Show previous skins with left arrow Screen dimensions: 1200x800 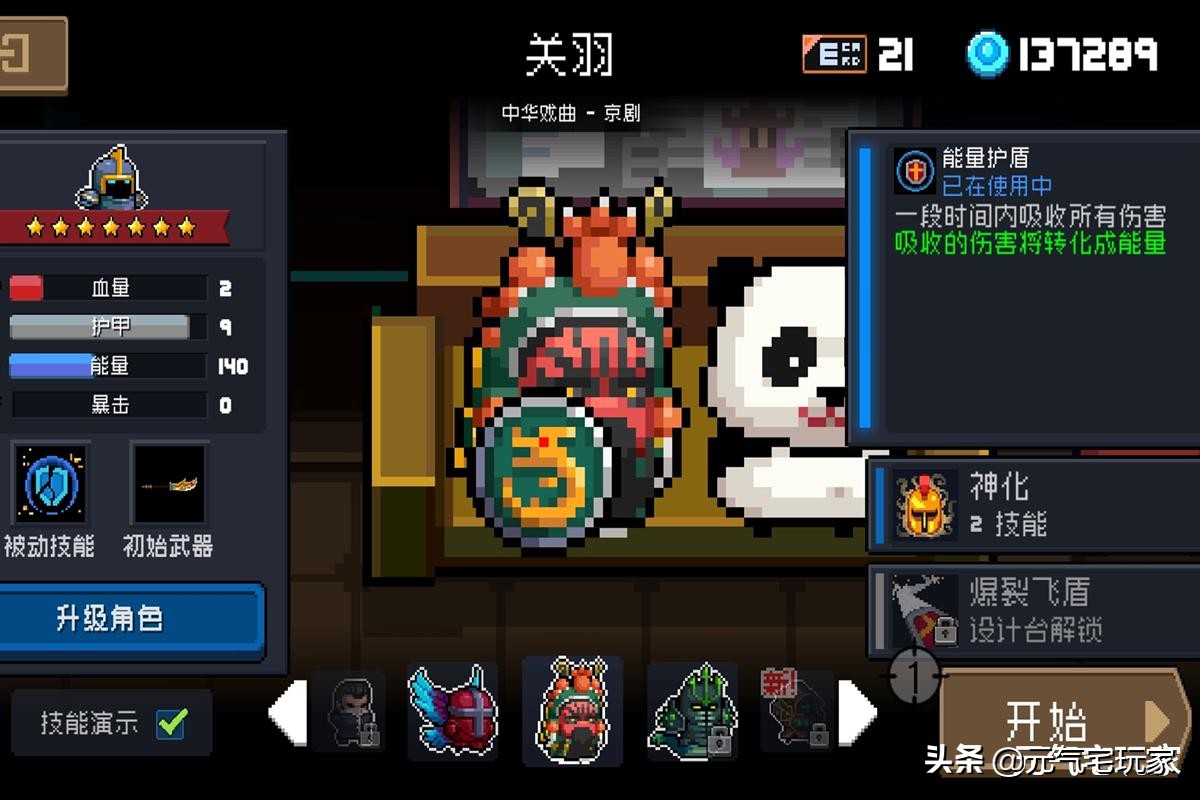click(287, 712)
